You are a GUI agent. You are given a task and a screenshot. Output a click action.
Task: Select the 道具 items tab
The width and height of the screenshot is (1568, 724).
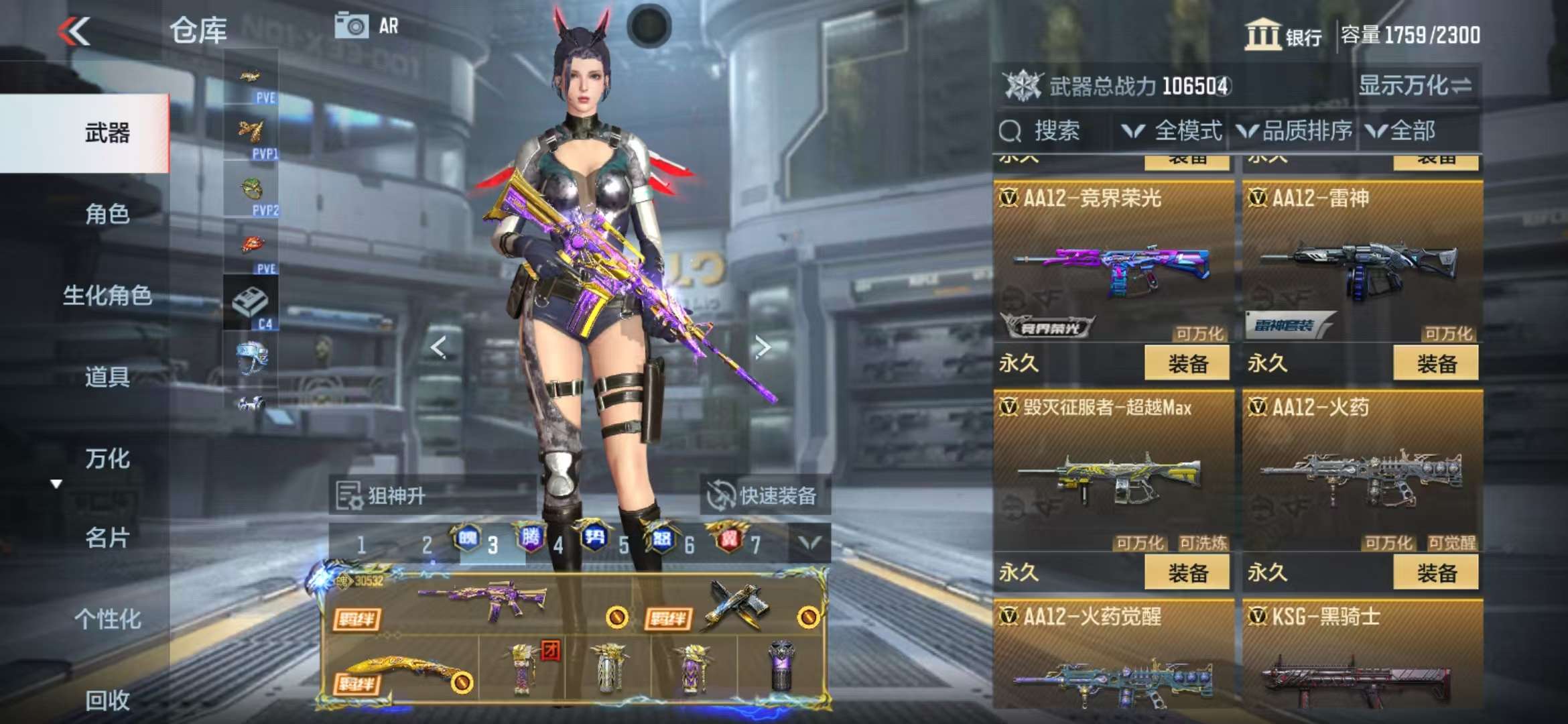tap(107, 377)
